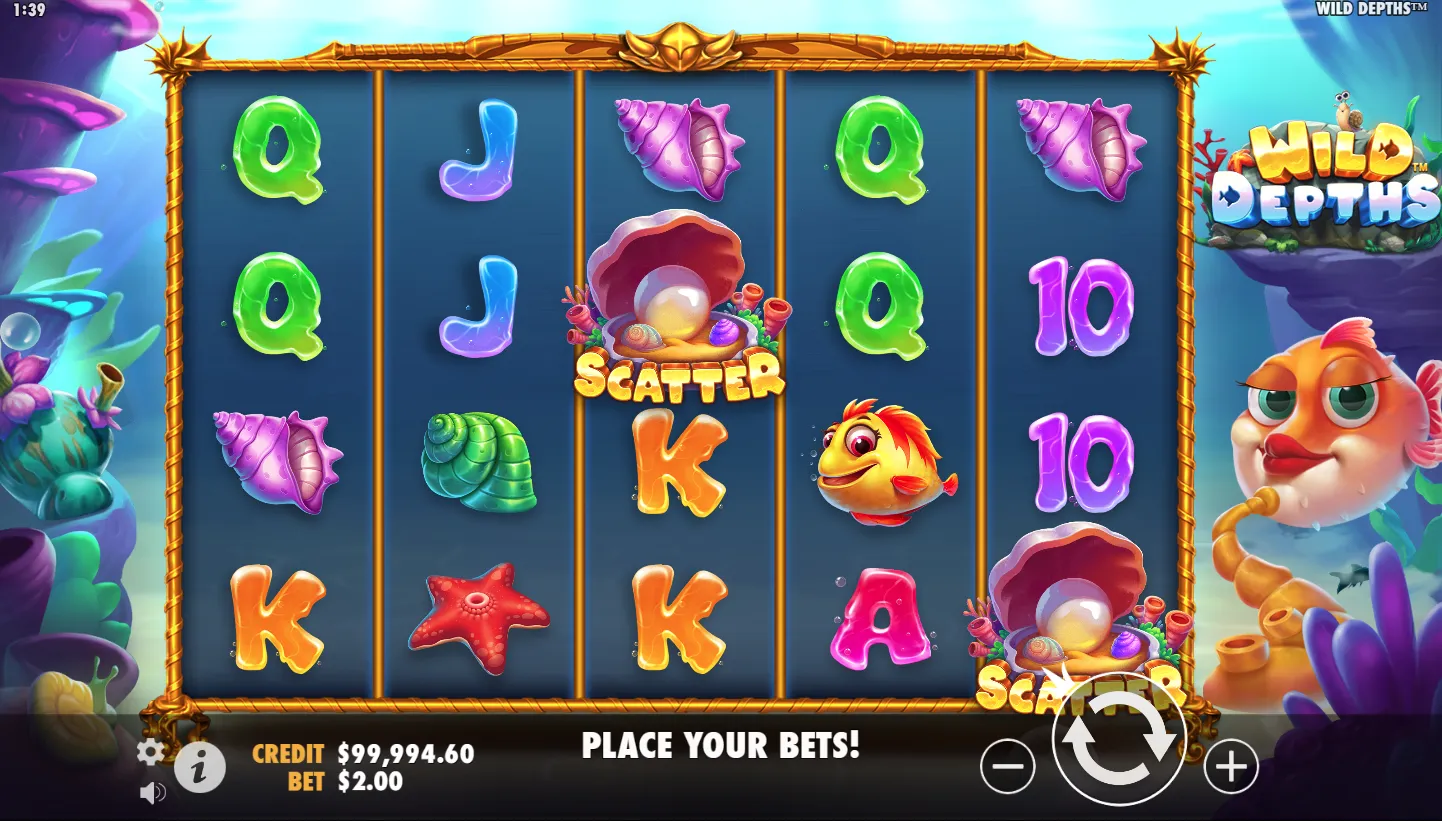The image size is (1442, 821).
Task: Decrease the bet with the minus button
Action: pyautogui.click(x=1007, y=767)
